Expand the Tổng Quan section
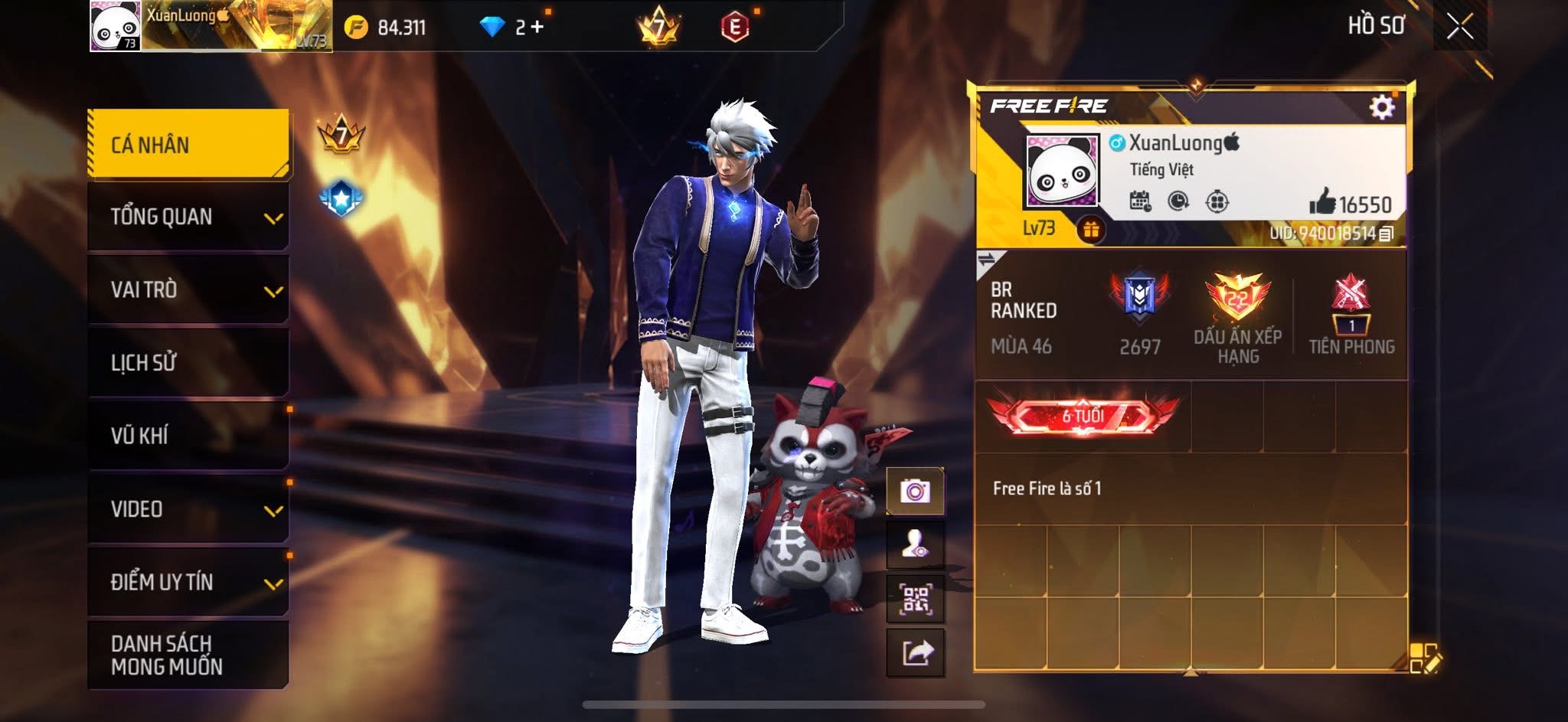This screenshot has width=1568, height=722. coord(188,217)
